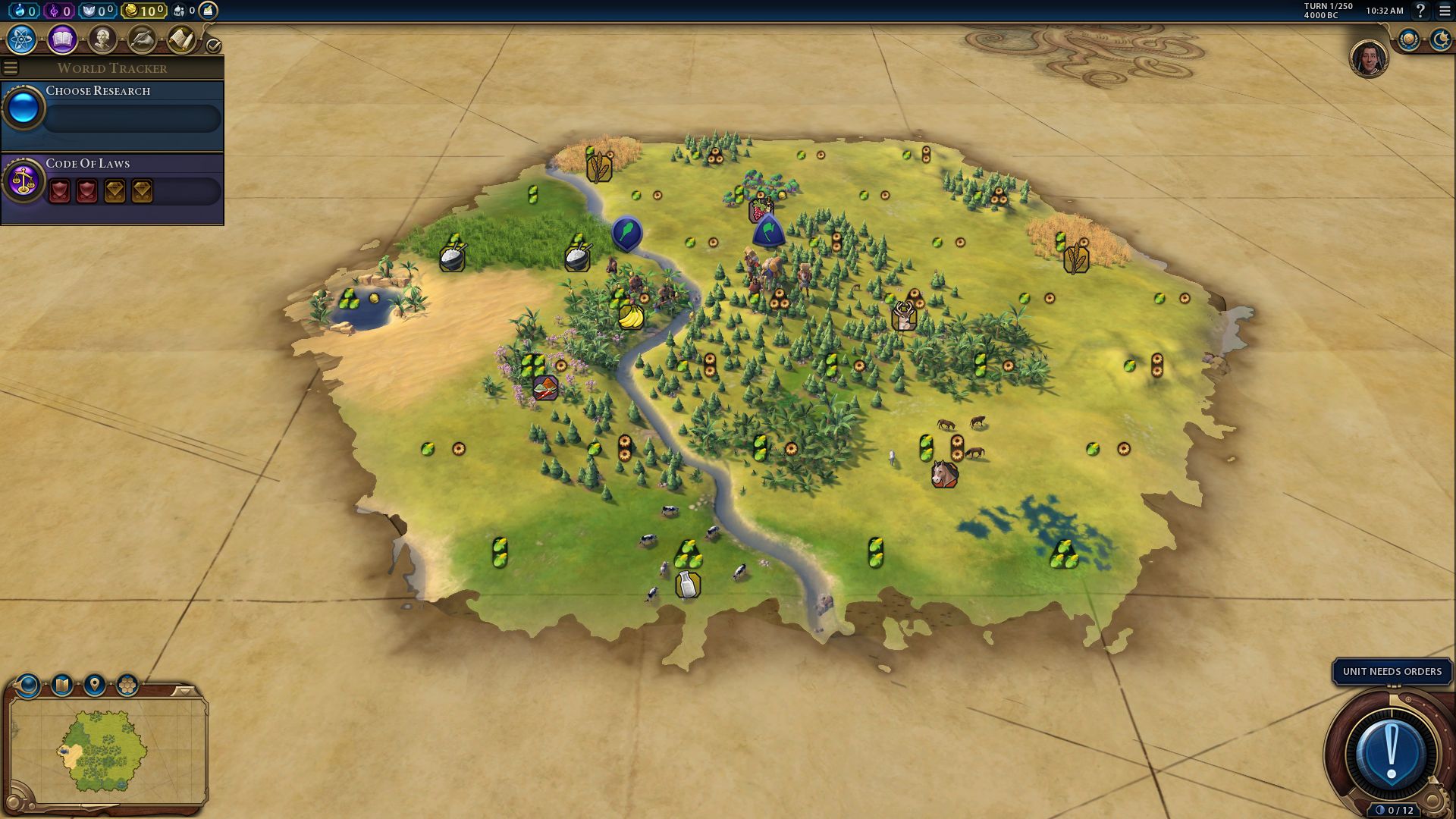Open the Civics tree via the purple book icon

[x=61, y=40]
